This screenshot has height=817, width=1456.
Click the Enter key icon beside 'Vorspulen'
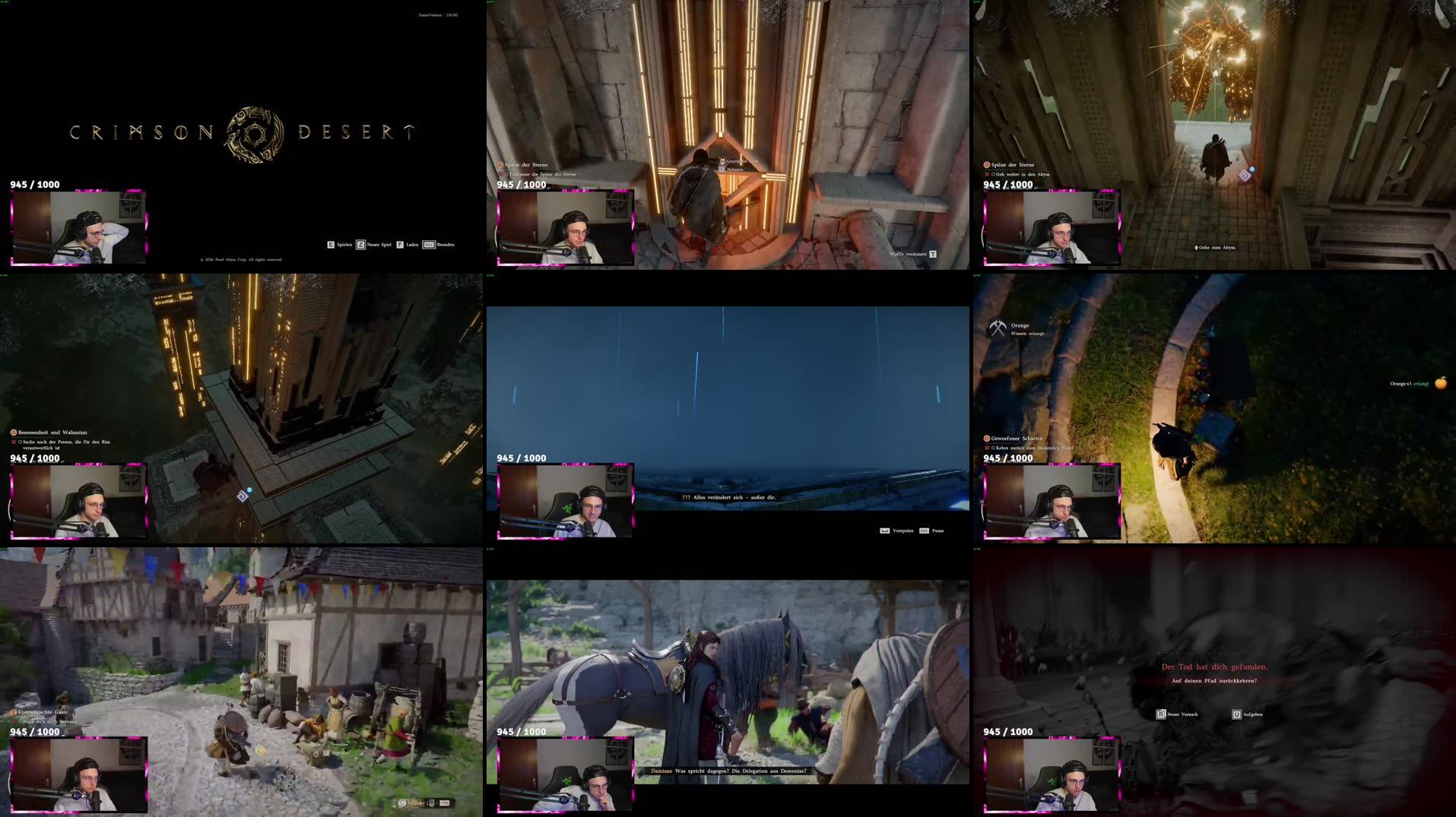coord(885,530)
